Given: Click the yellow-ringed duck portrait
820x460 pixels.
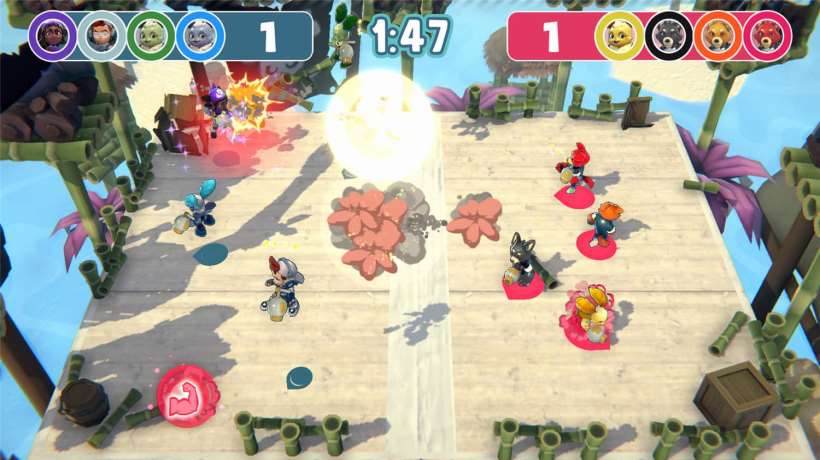Looking at the screenshot, I should click(619, 36).
